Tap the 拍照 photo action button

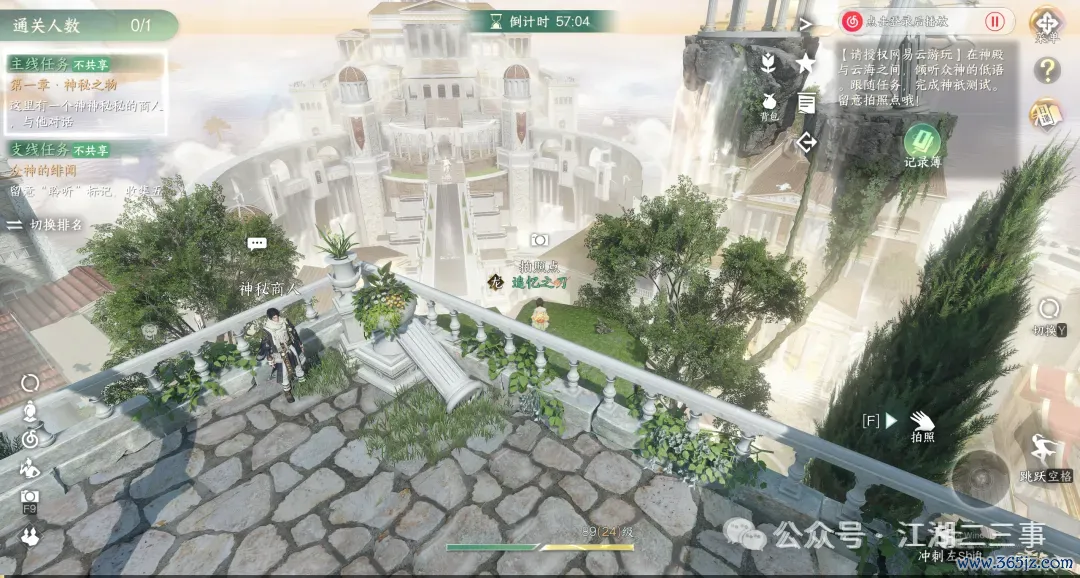(921, 422)
